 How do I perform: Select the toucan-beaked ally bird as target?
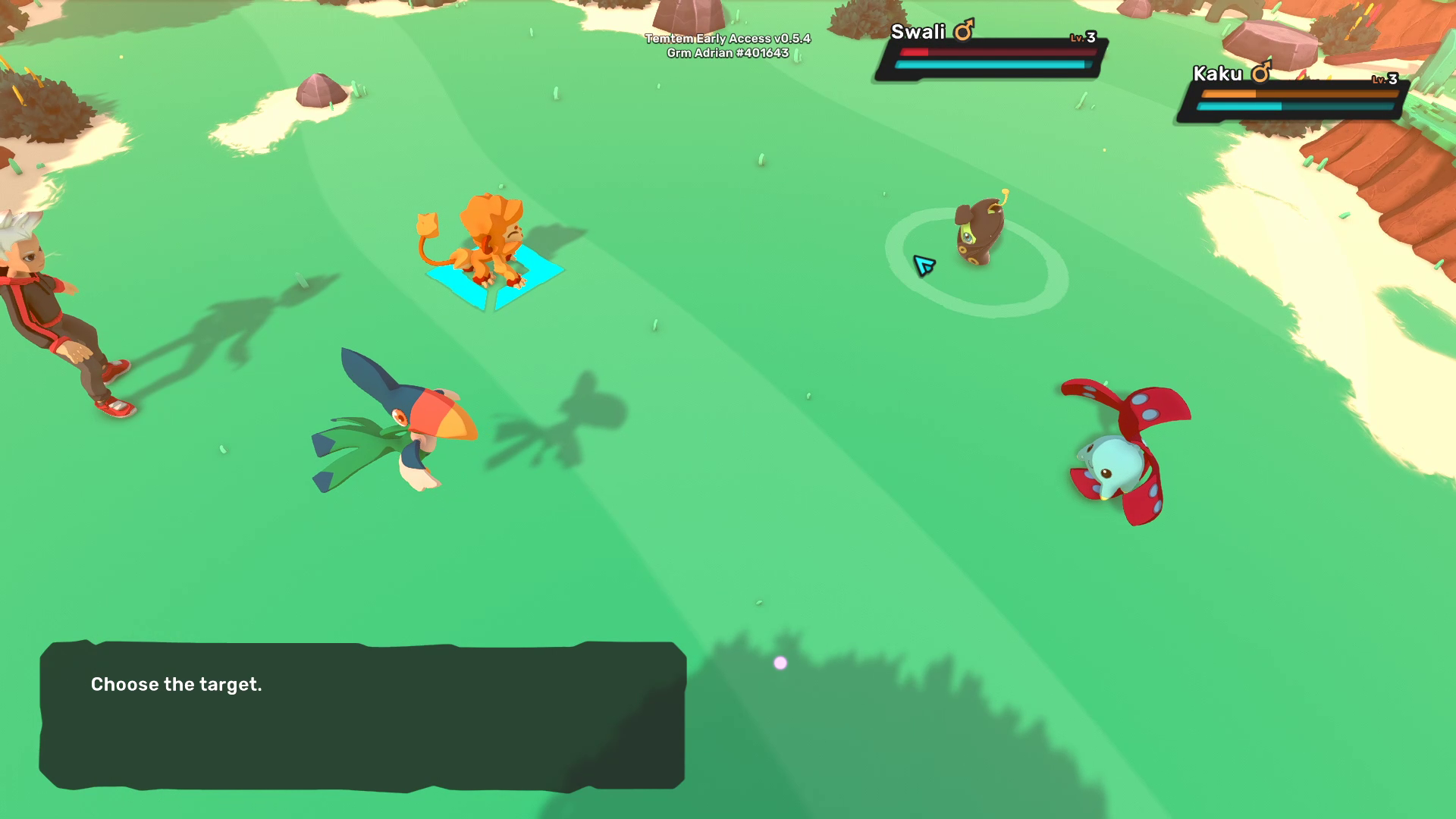402,426
